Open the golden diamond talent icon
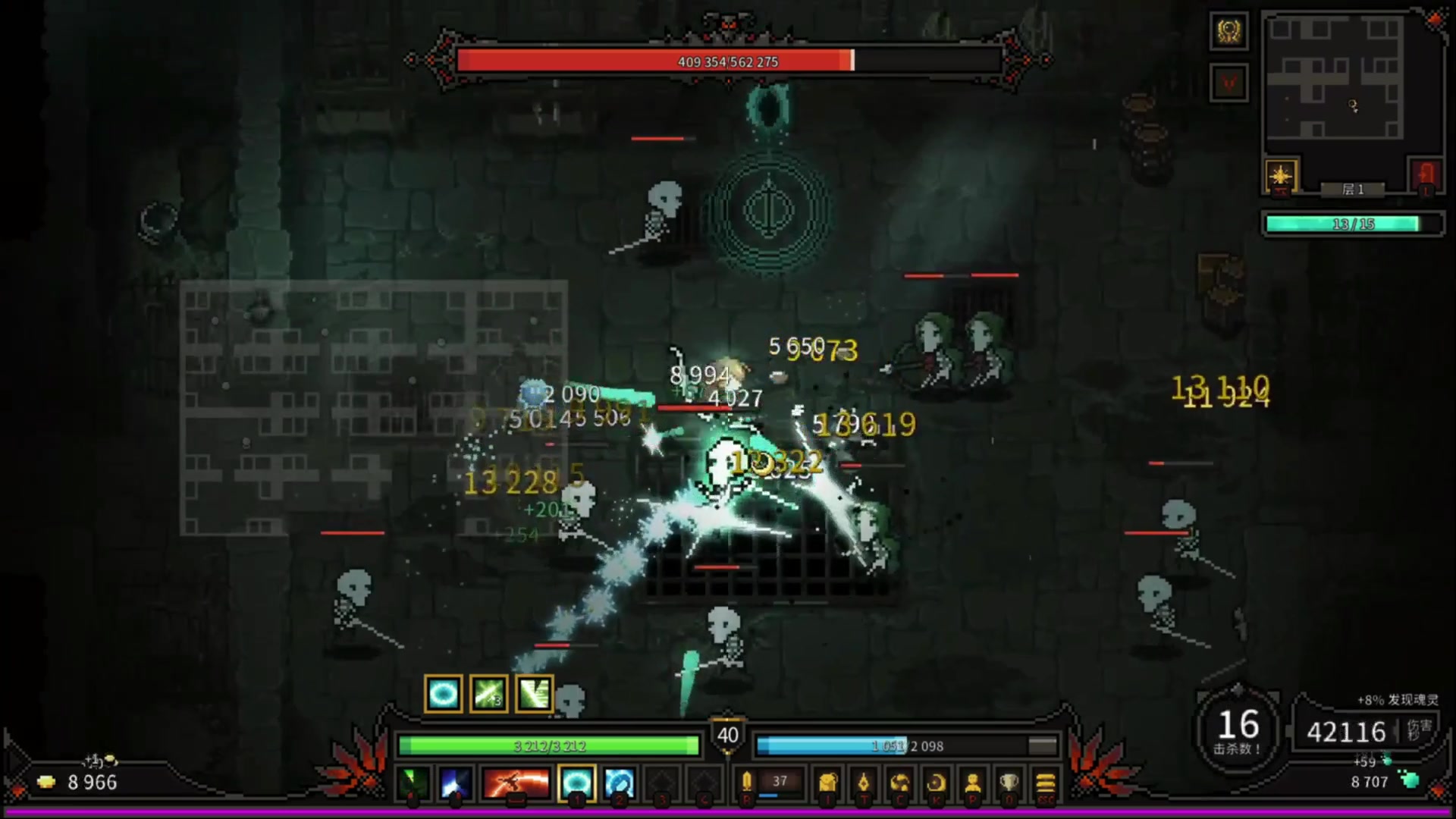Image resolution: width=1456 pixels, height=819 pixels. (x=864, y=783)
